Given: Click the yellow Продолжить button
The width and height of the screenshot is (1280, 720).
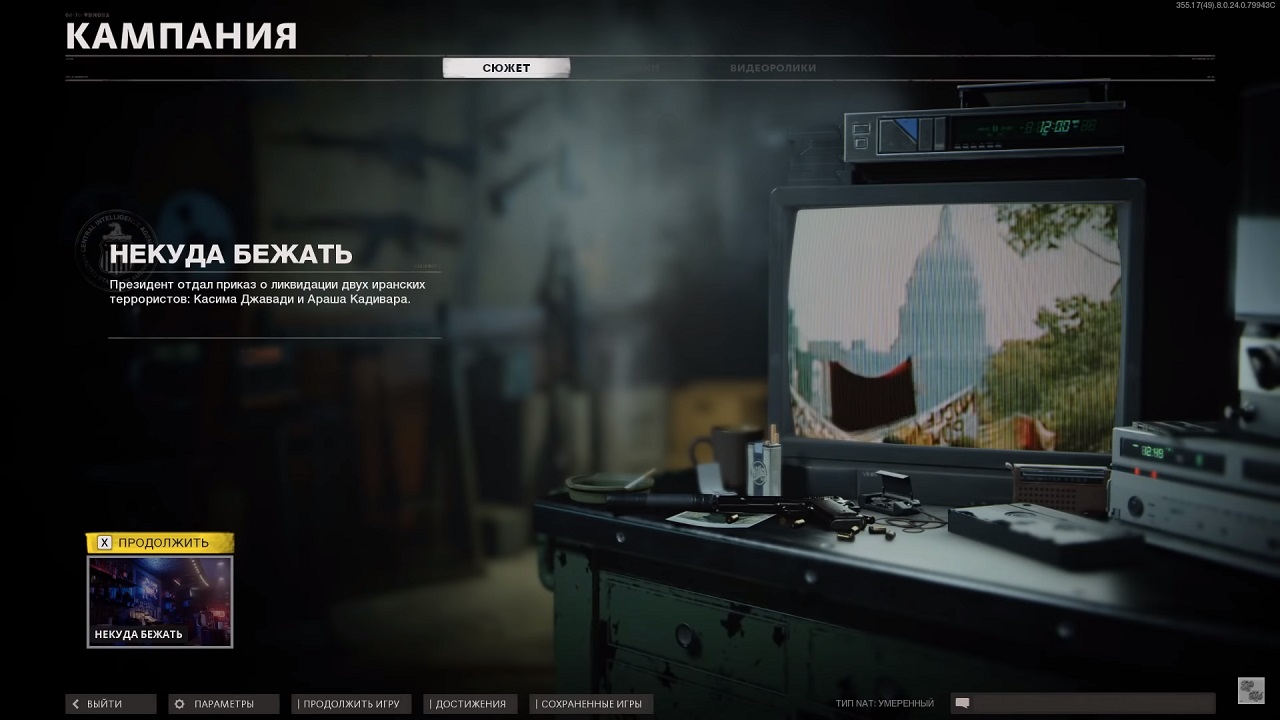Looking at the screenshot, I should pos(160,543).
